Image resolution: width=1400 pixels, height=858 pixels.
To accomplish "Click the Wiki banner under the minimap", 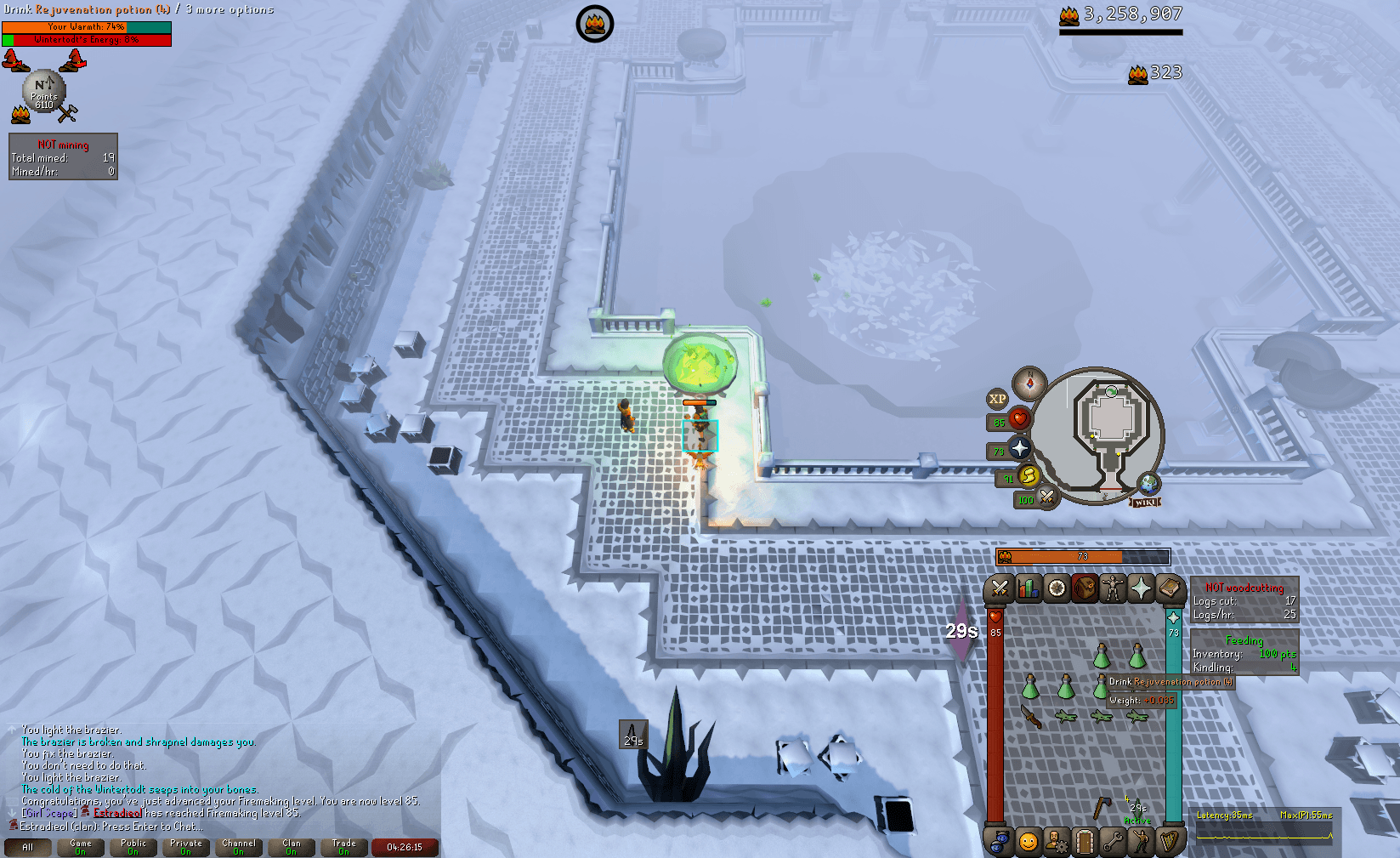I will point(1147,500).
